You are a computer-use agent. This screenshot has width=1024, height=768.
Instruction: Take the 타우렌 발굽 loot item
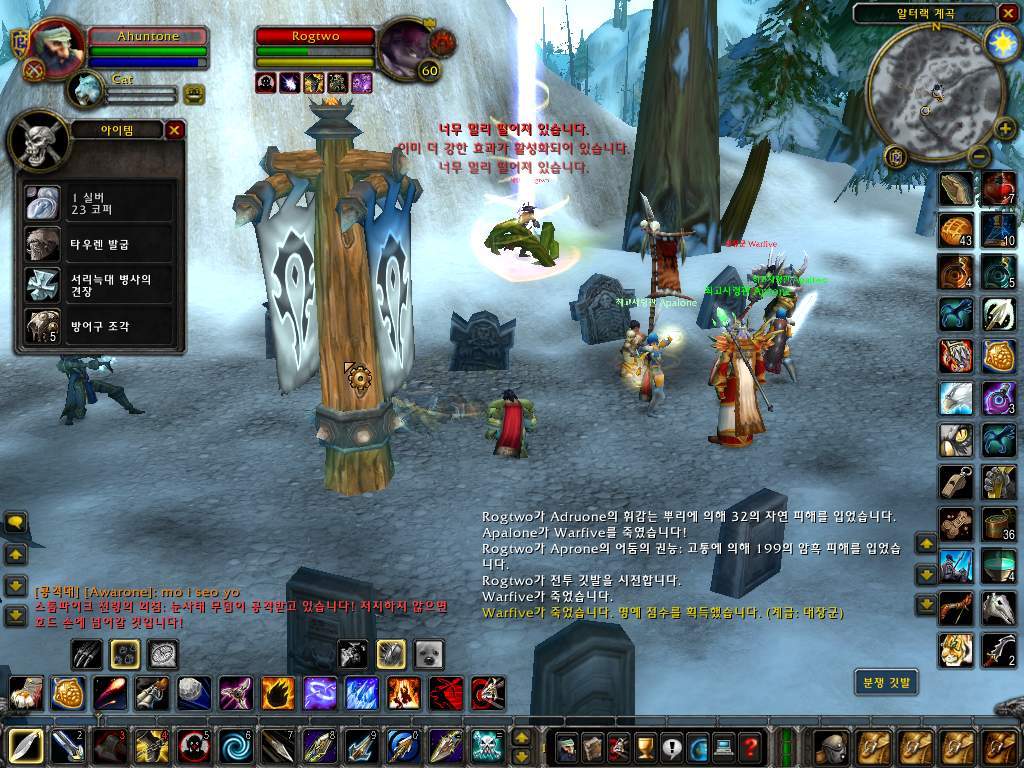(43, 244)
